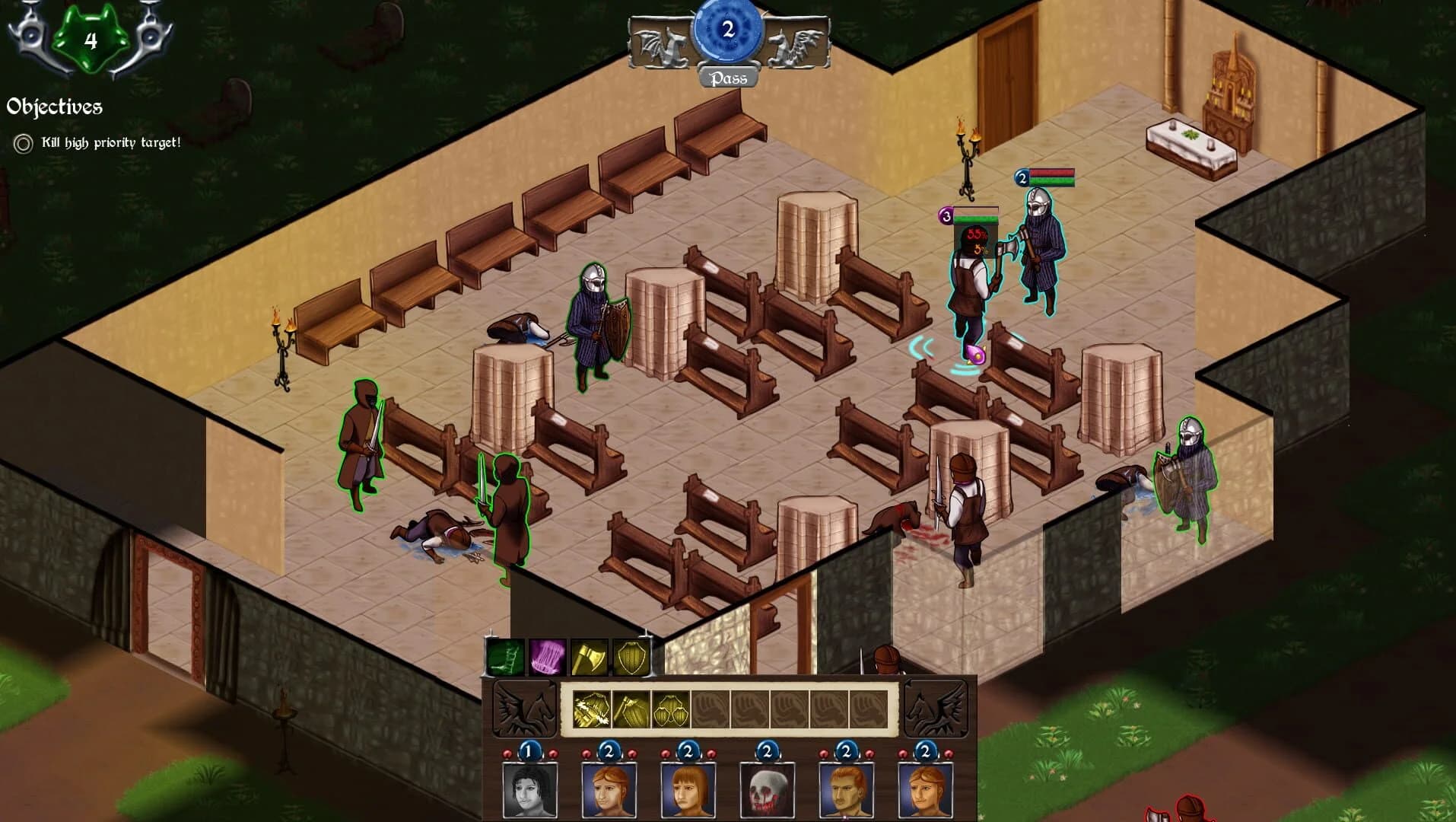Activate the purple chainmail hood ability
The width and height of the screenshot is (1456, 822).
coord(545,655)
